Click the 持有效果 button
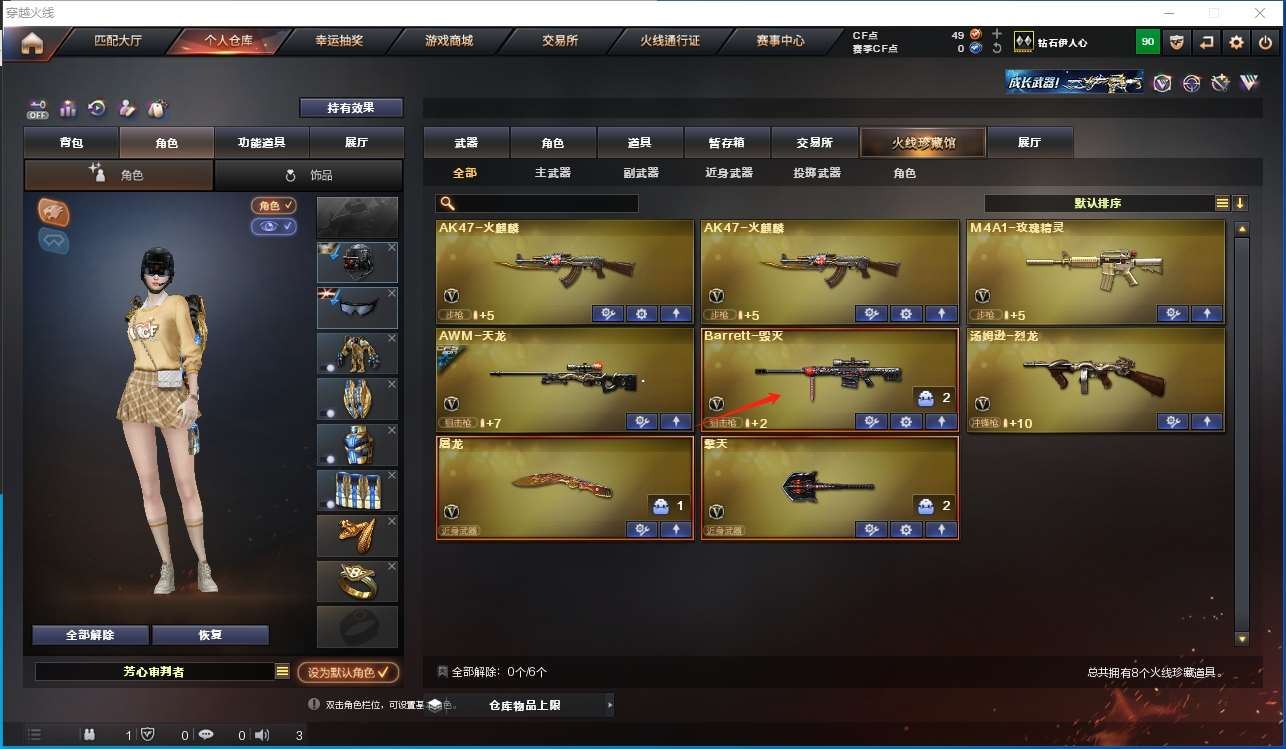Screen dimensions: 1286x749 pyautogui.click(x=351, y=107)
